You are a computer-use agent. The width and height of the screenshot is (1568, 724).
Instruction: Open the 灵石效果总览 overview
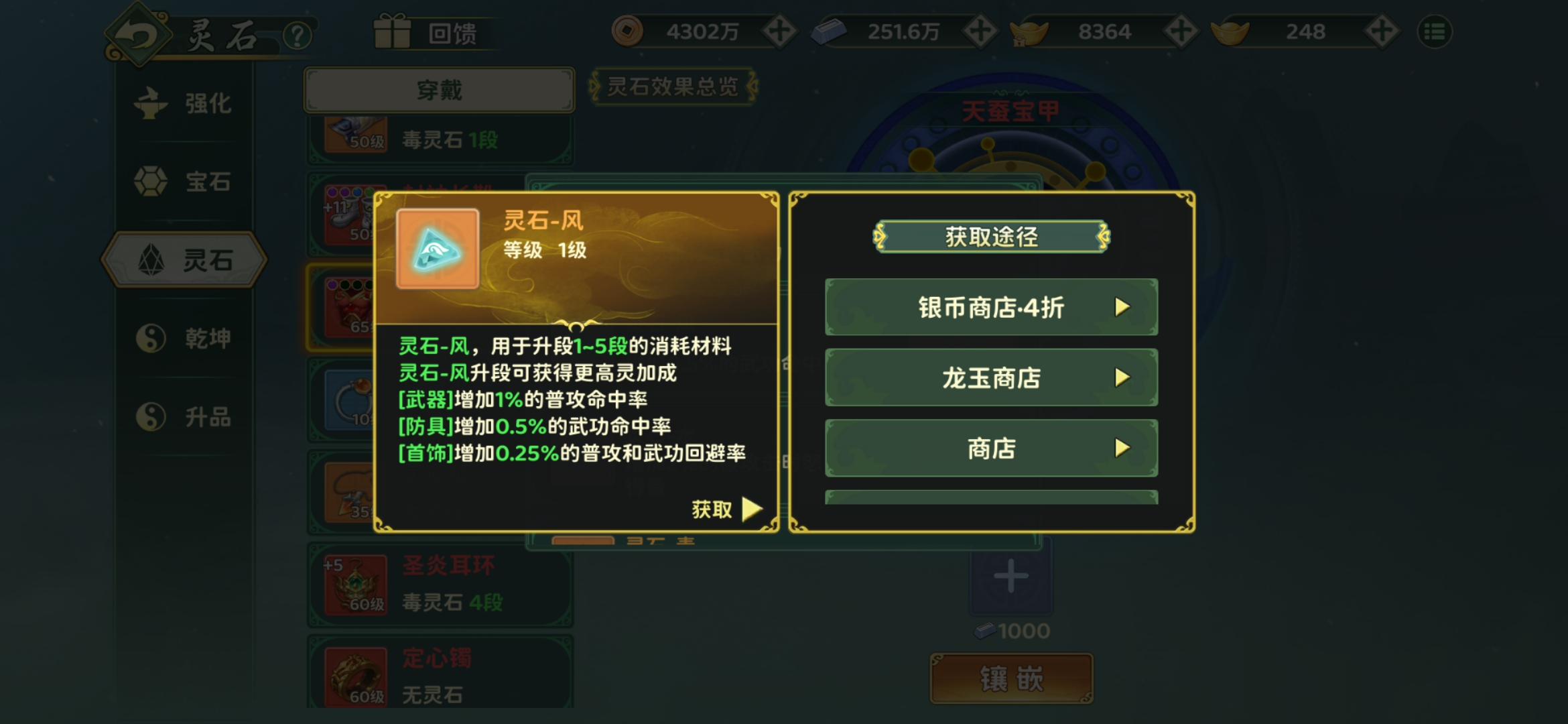673,86
